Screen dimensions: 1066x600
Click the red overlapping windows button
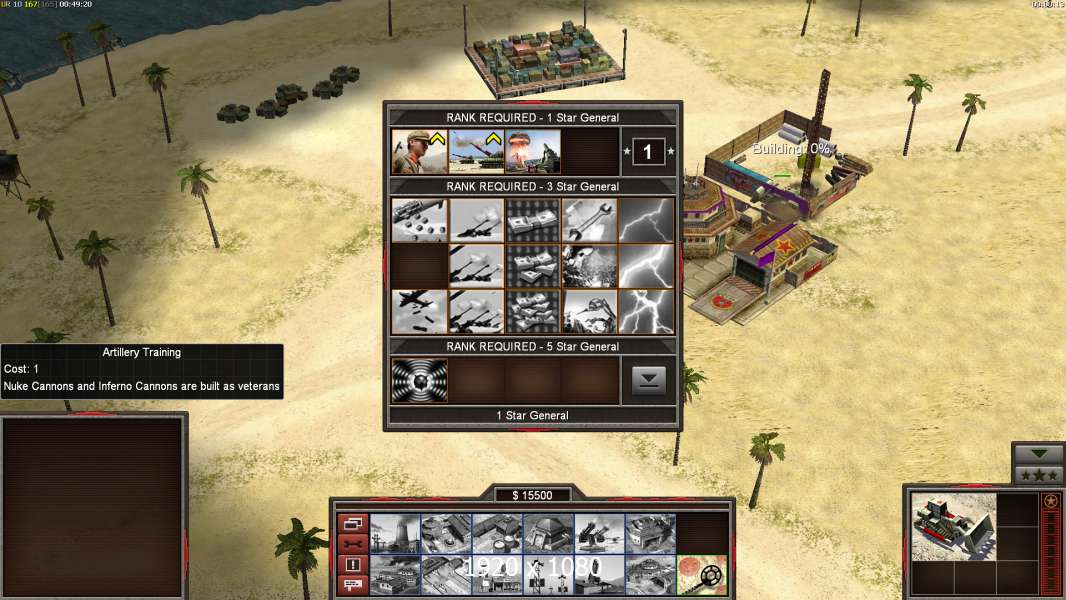[x=352, y=523]
